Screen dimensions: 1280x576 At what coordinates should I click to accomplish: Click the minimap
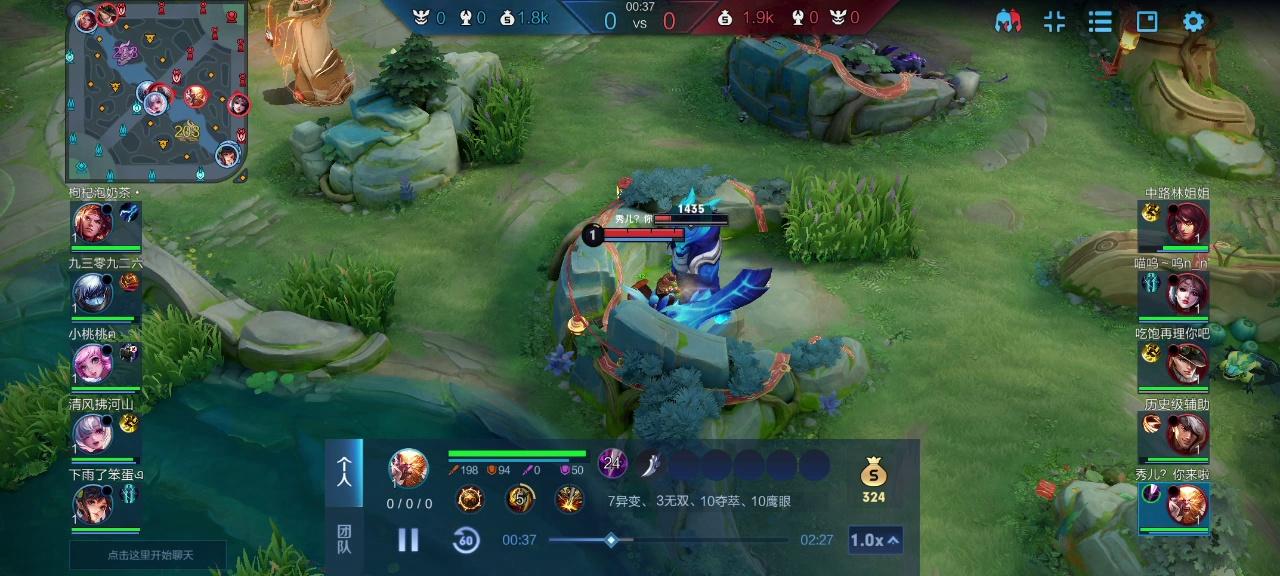[x=157, y=92]
